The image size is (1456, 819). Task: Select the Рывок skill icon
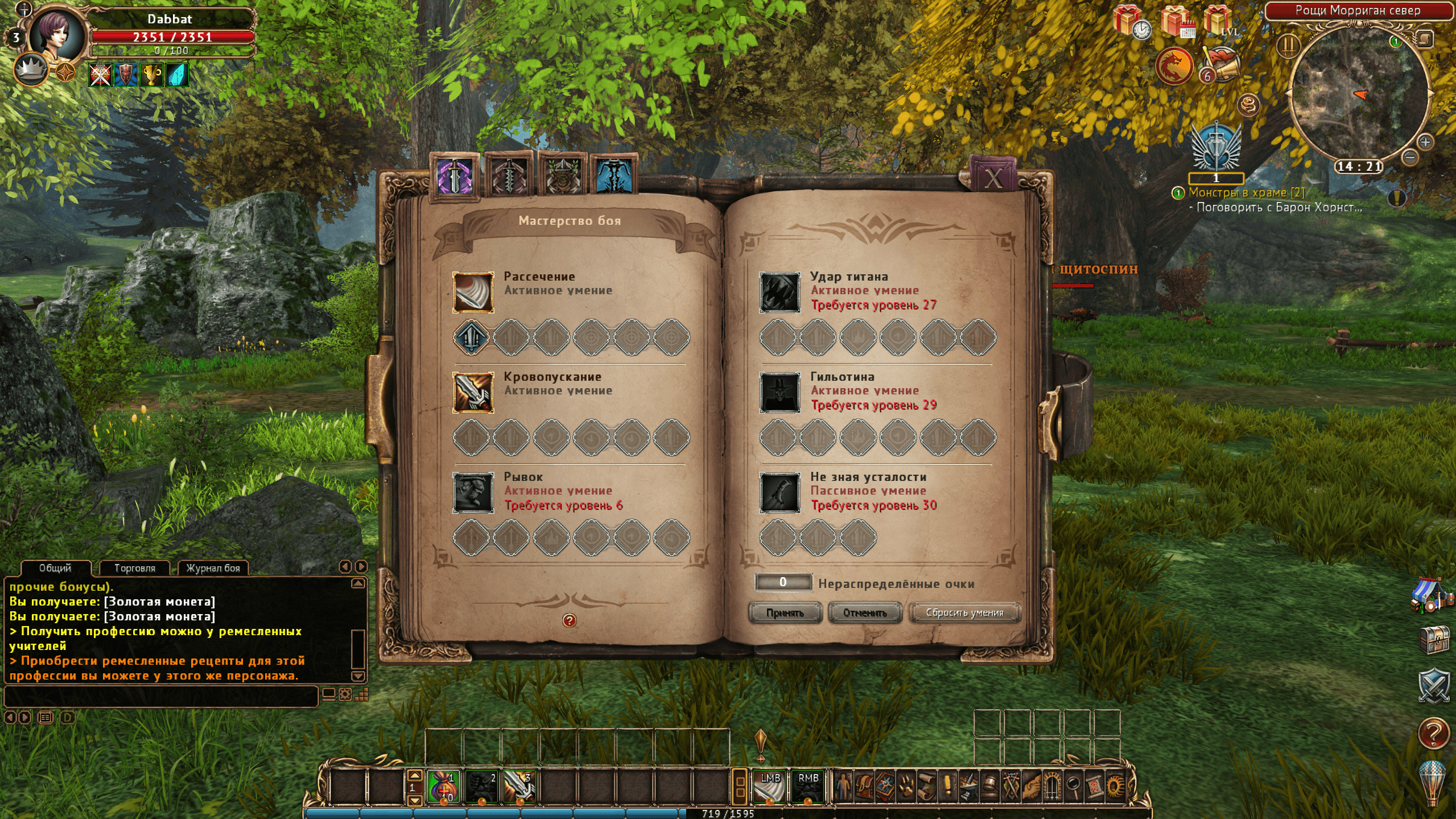473,493
